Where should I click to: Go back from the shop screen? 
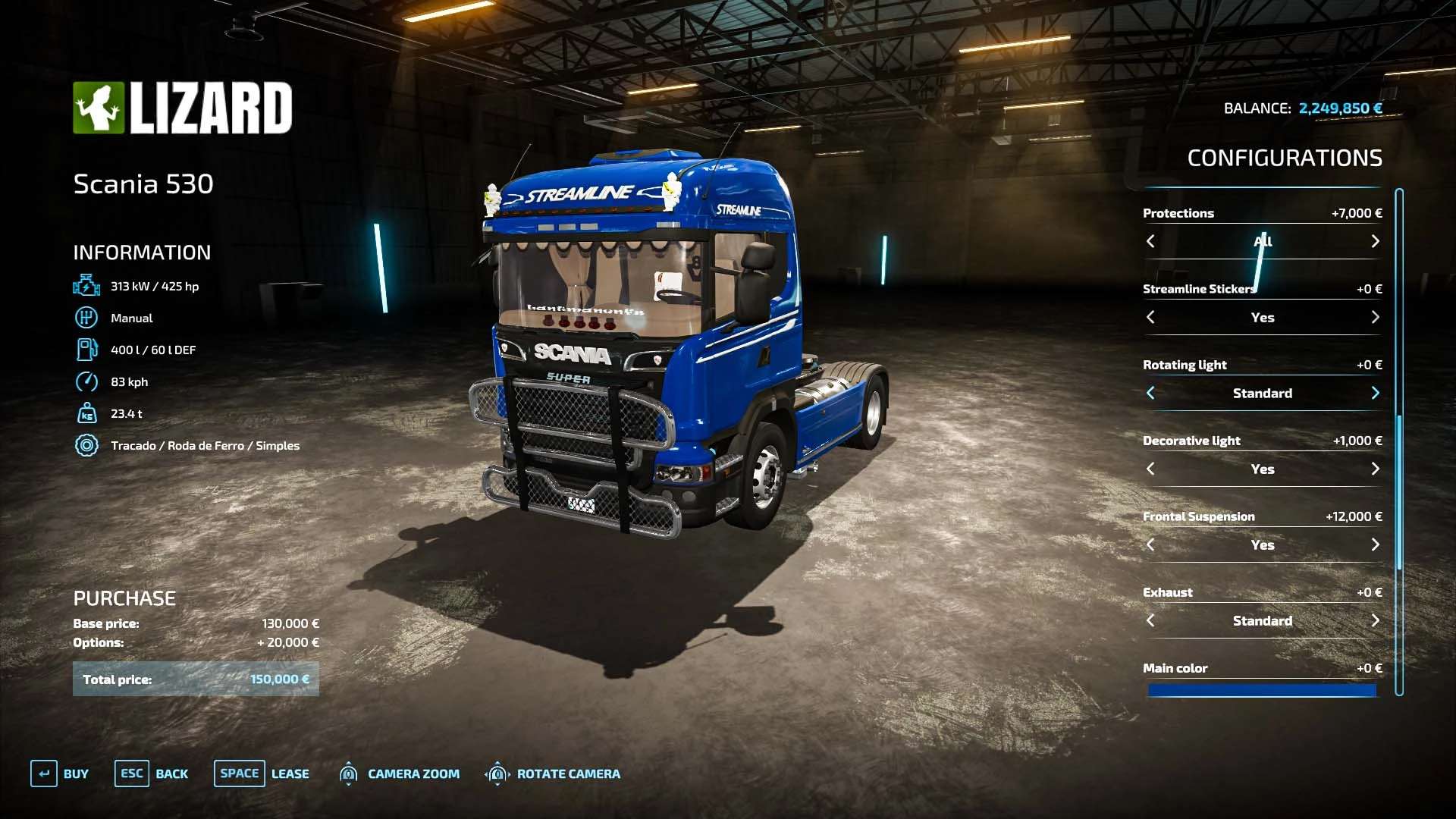[x=152, y=773]
